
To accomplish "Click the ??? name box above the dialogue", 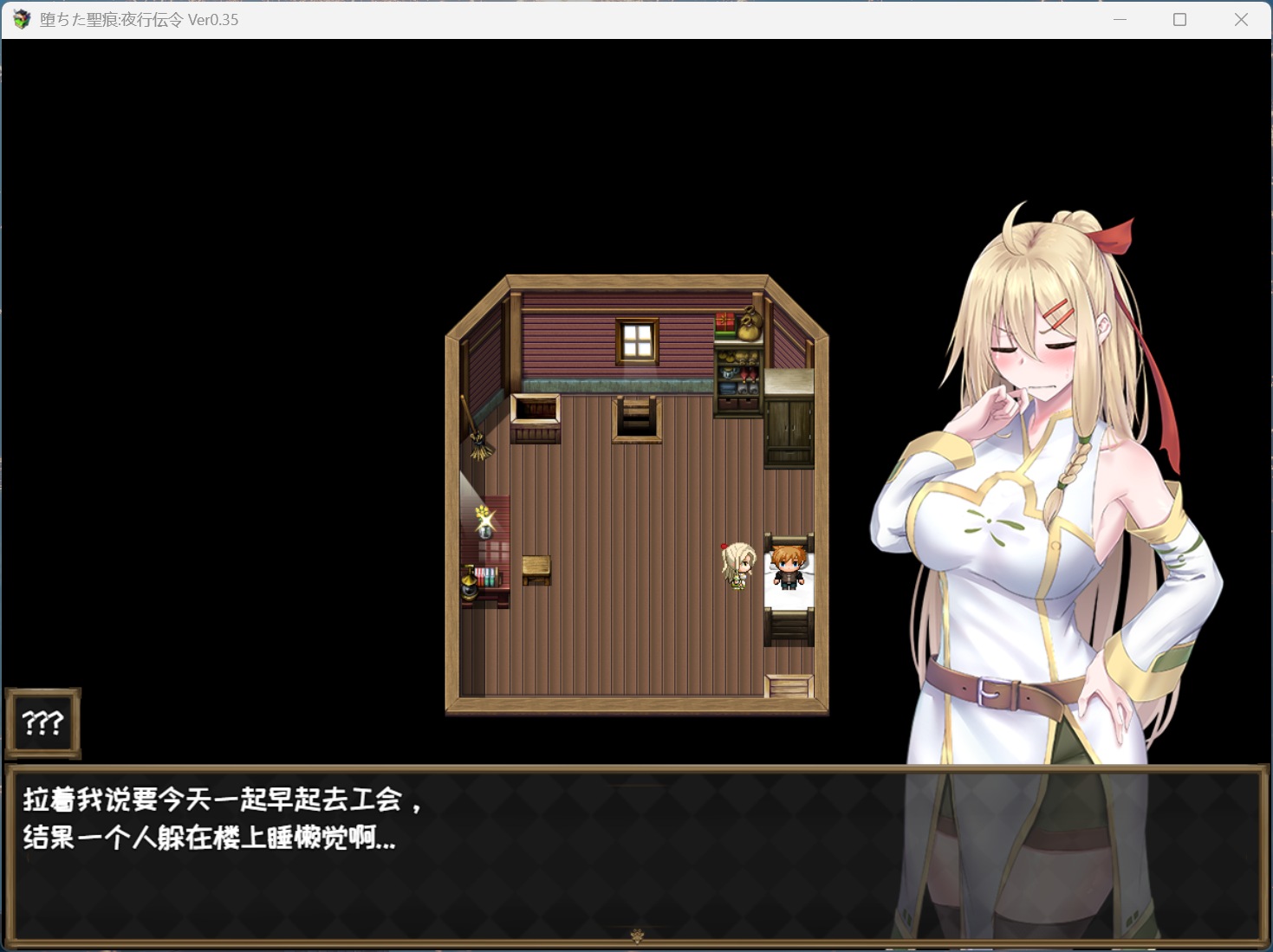I will pyautogui.click(x=42, y=722).
